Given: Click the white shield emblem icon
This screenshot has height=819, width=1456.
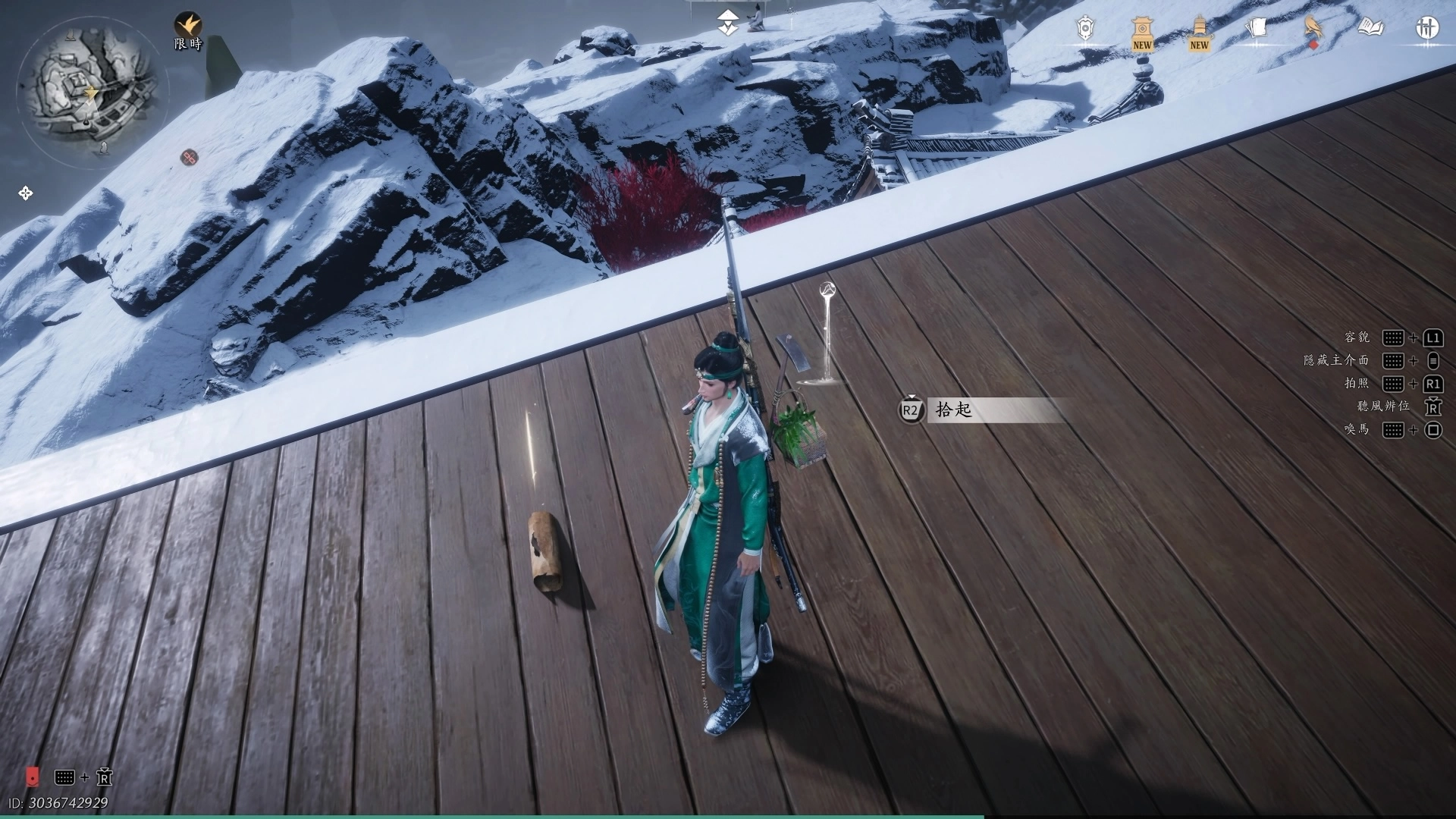Looking at the screenshot, I should [x=1085, y=30].
